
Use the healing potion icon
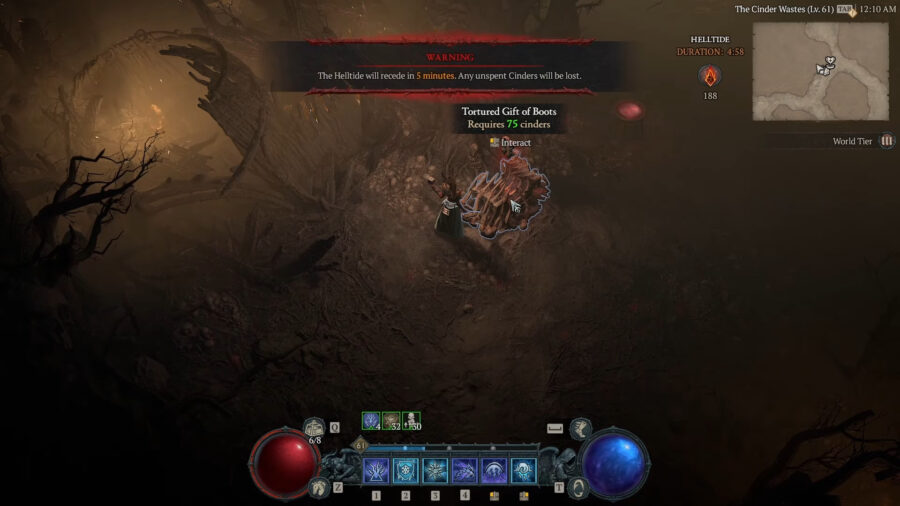coord(314,429)
